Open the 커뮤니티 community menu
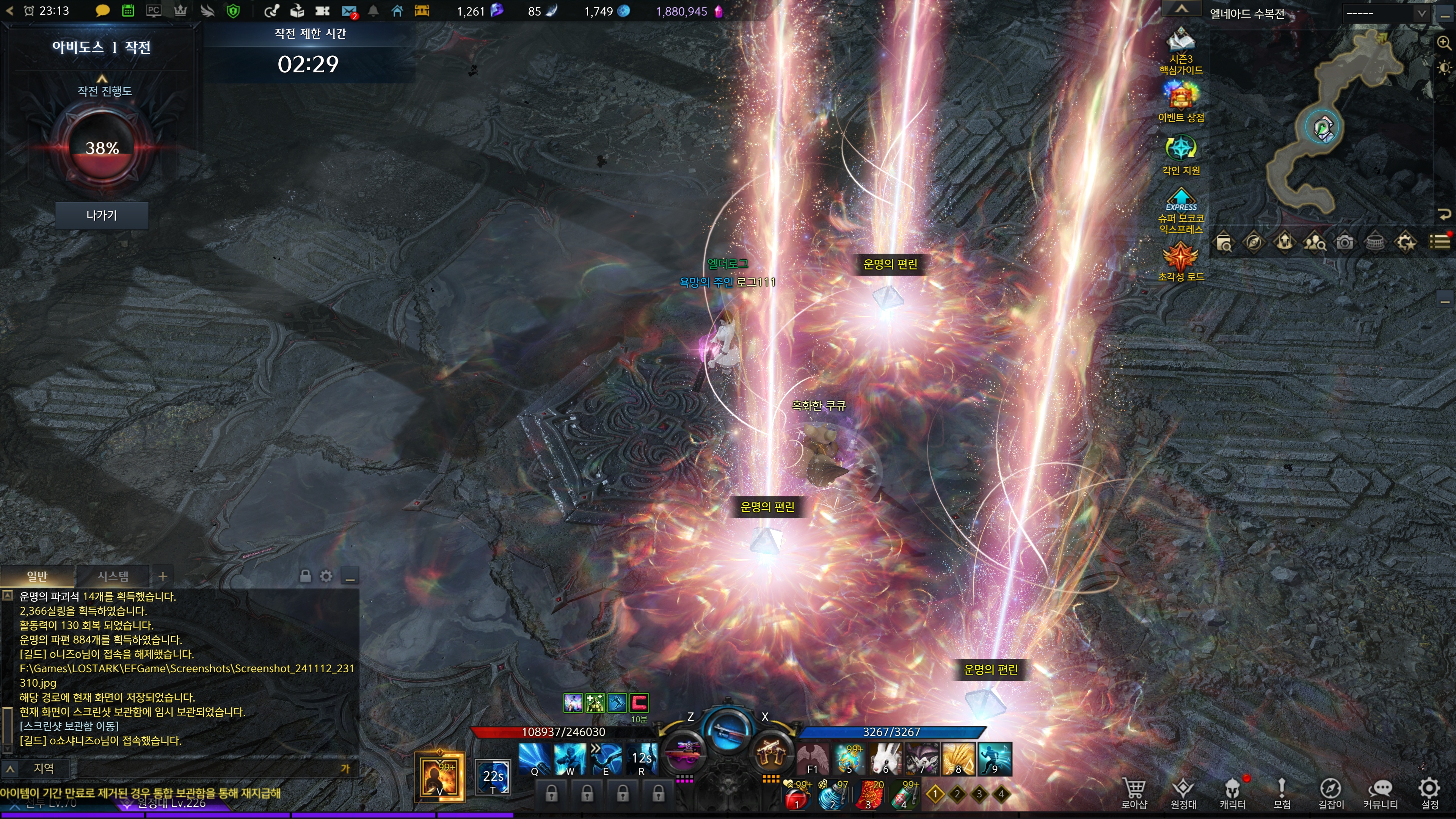The height and width of the screenshot is (819, 1456). (x=1380, y=793)
